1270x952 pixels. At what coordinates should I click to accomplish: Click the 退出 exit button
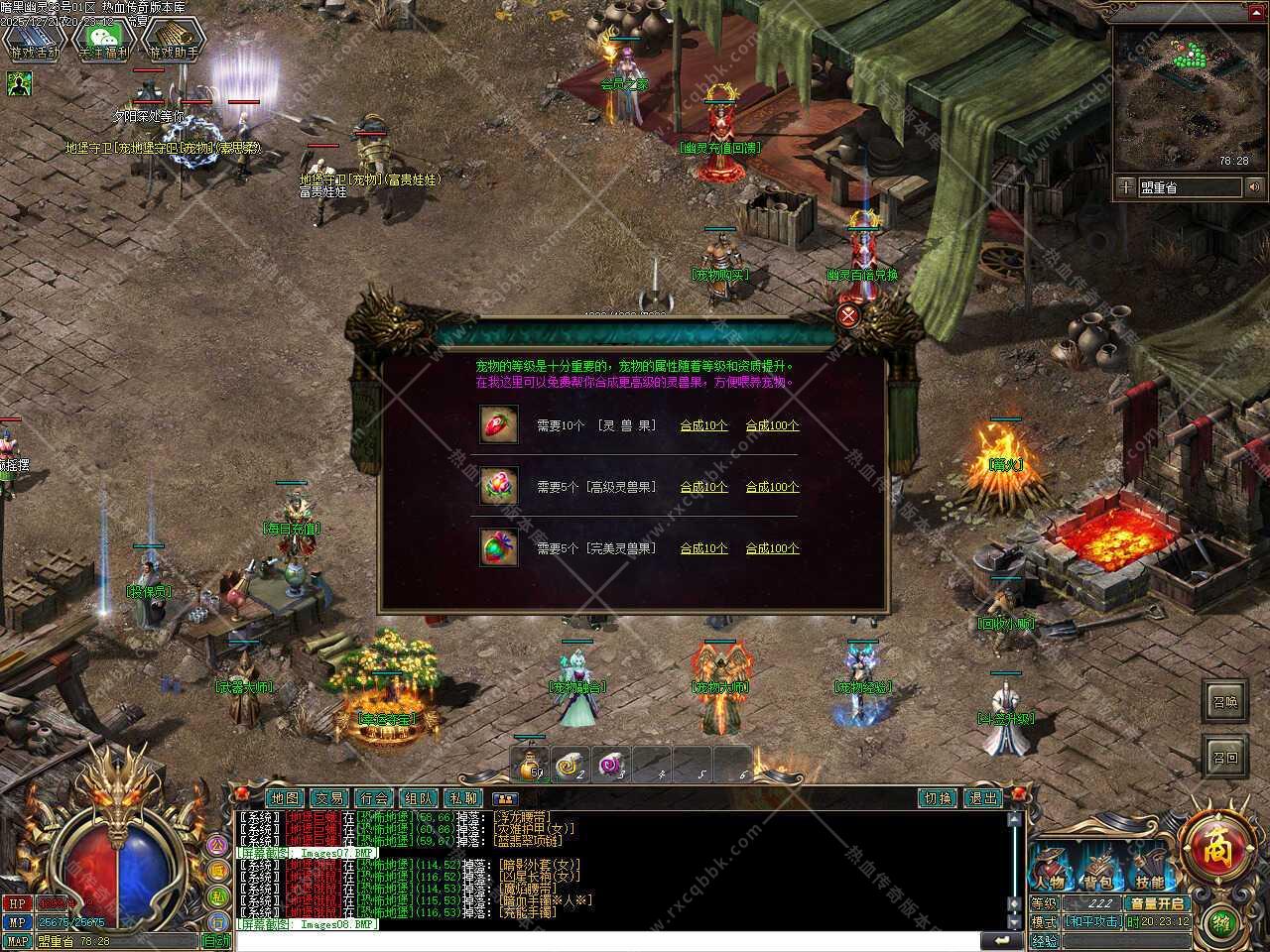(x=982, y=798)
